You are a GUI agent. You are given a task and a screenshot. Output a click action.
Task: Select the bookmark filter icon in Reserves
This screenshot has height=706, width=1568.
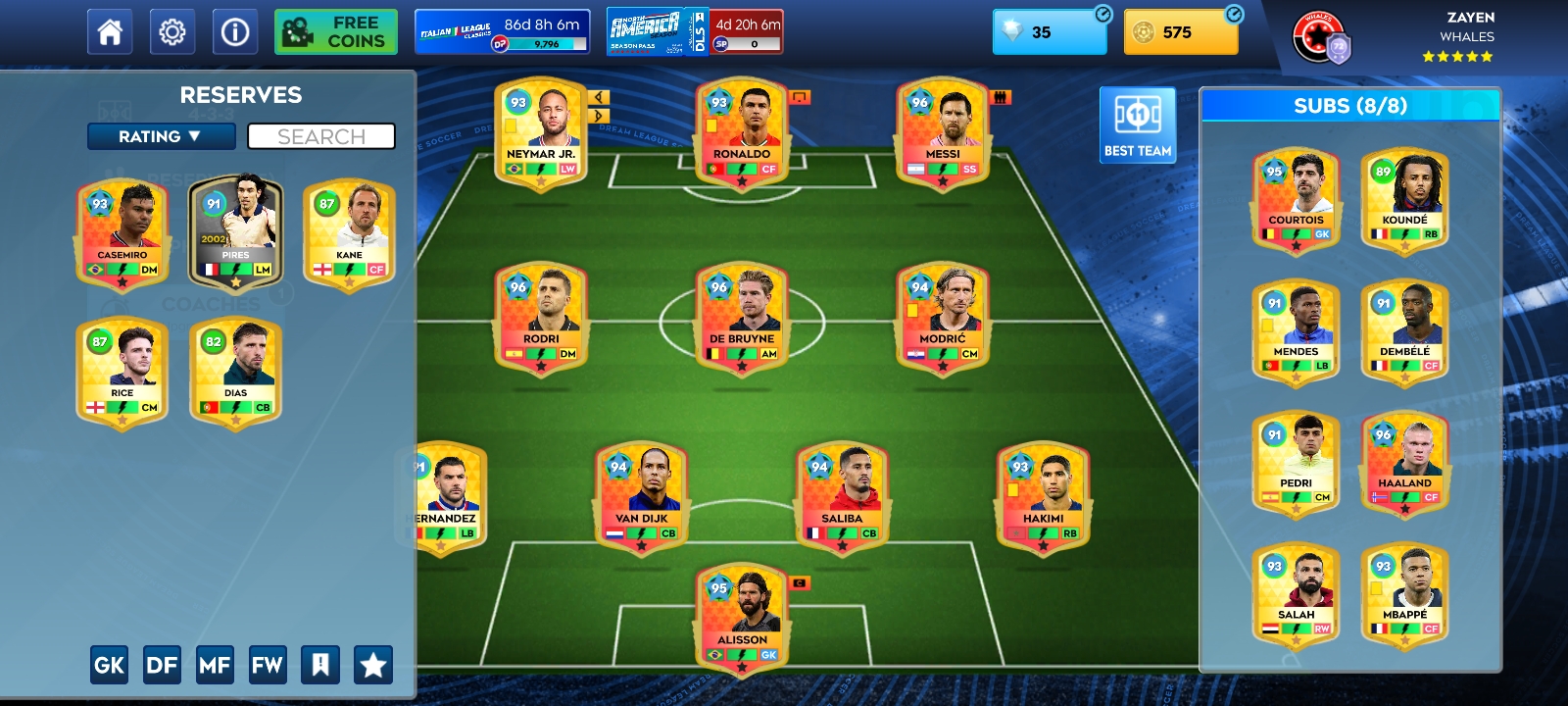[x=321, y=664]
